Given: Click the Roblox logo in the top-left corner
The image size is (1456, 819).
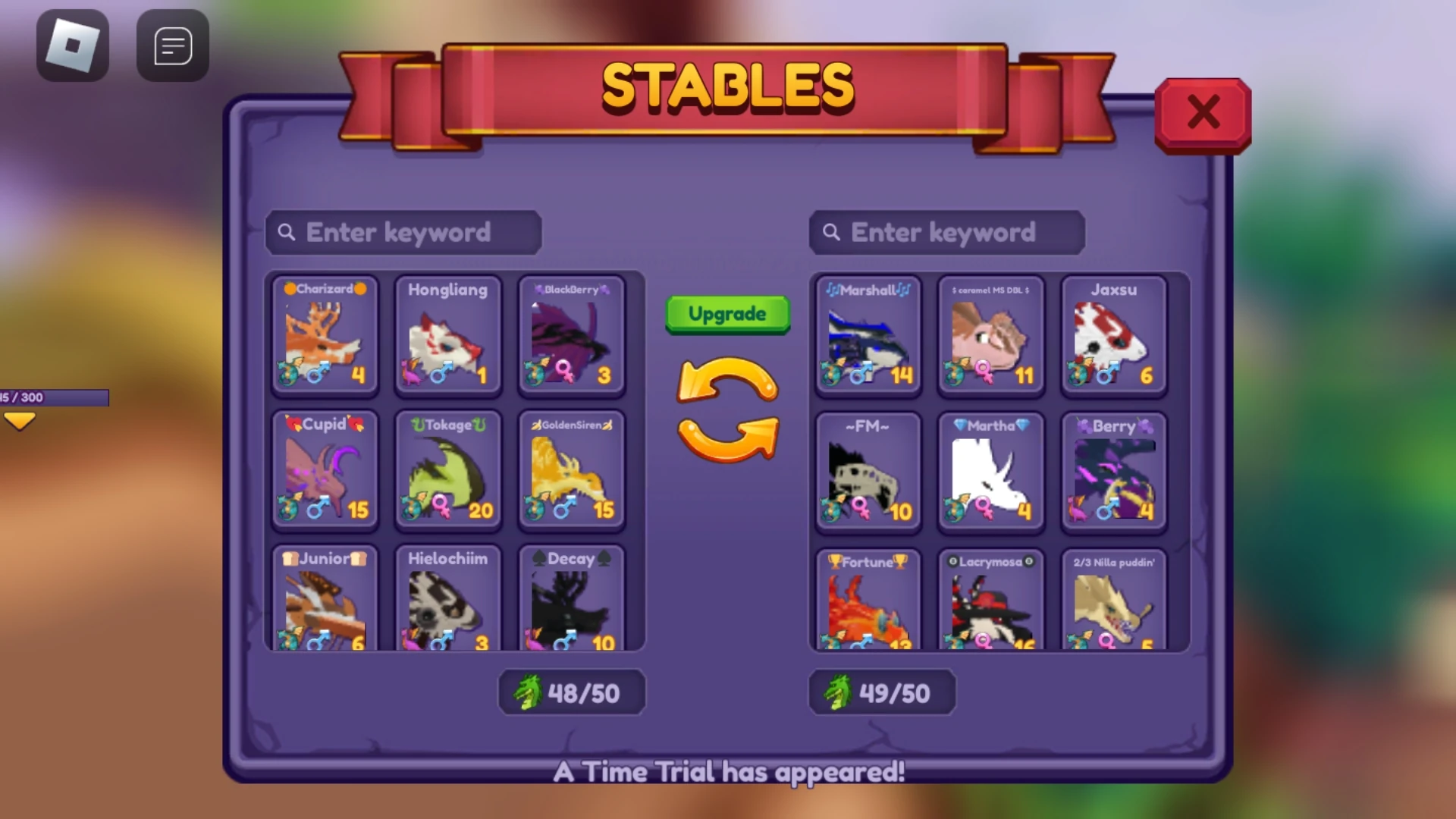Looking at the screenshot, I should click(x=72, y=44).
